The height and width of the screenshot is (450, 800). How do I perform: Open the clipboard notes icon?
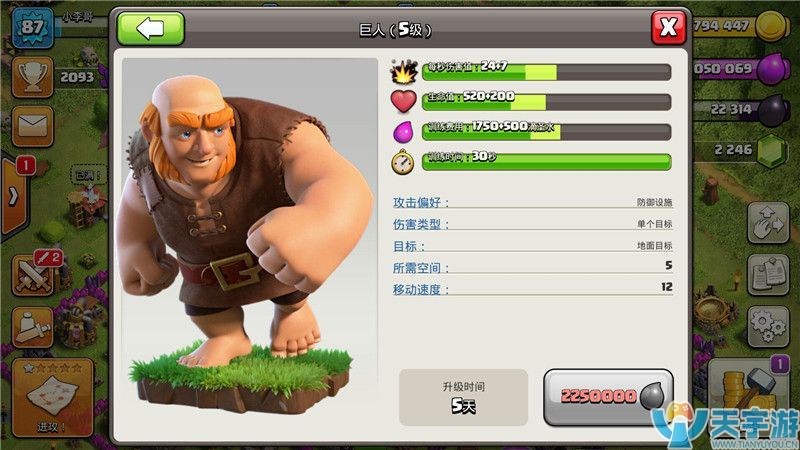pos(768,274)
